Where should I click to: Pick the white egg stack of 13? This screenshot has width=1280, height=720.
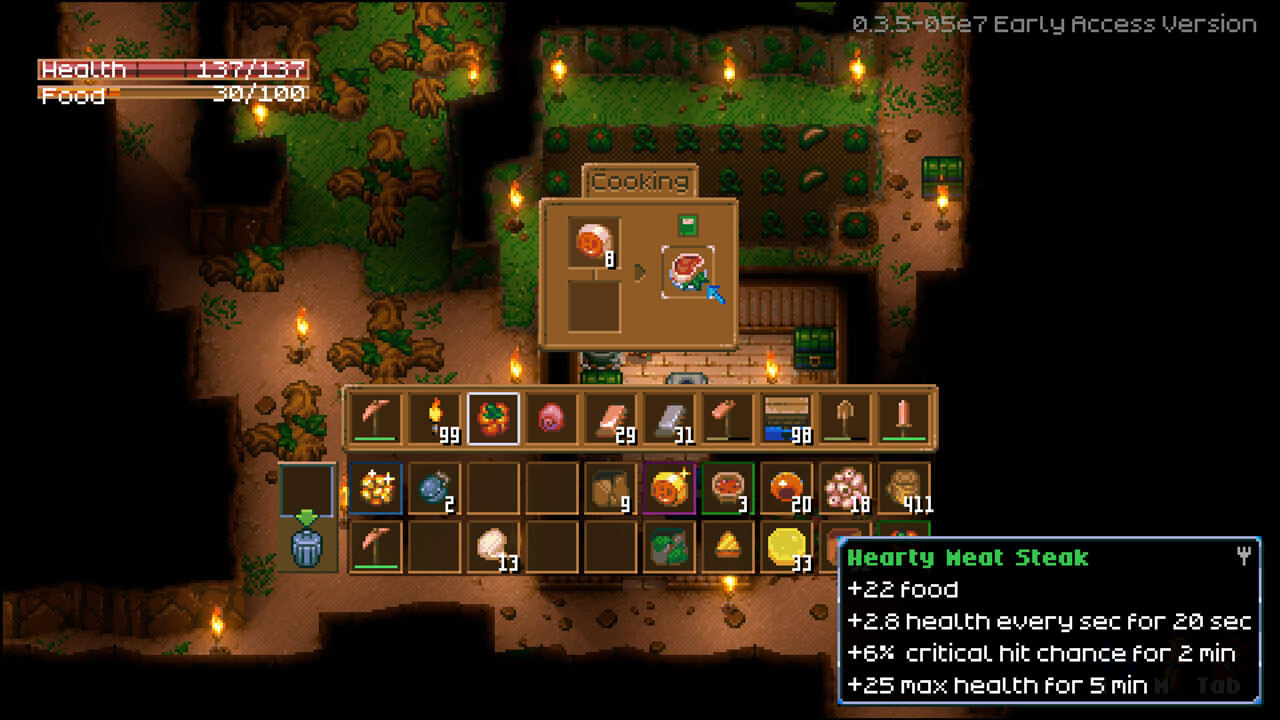click(493, 546)
